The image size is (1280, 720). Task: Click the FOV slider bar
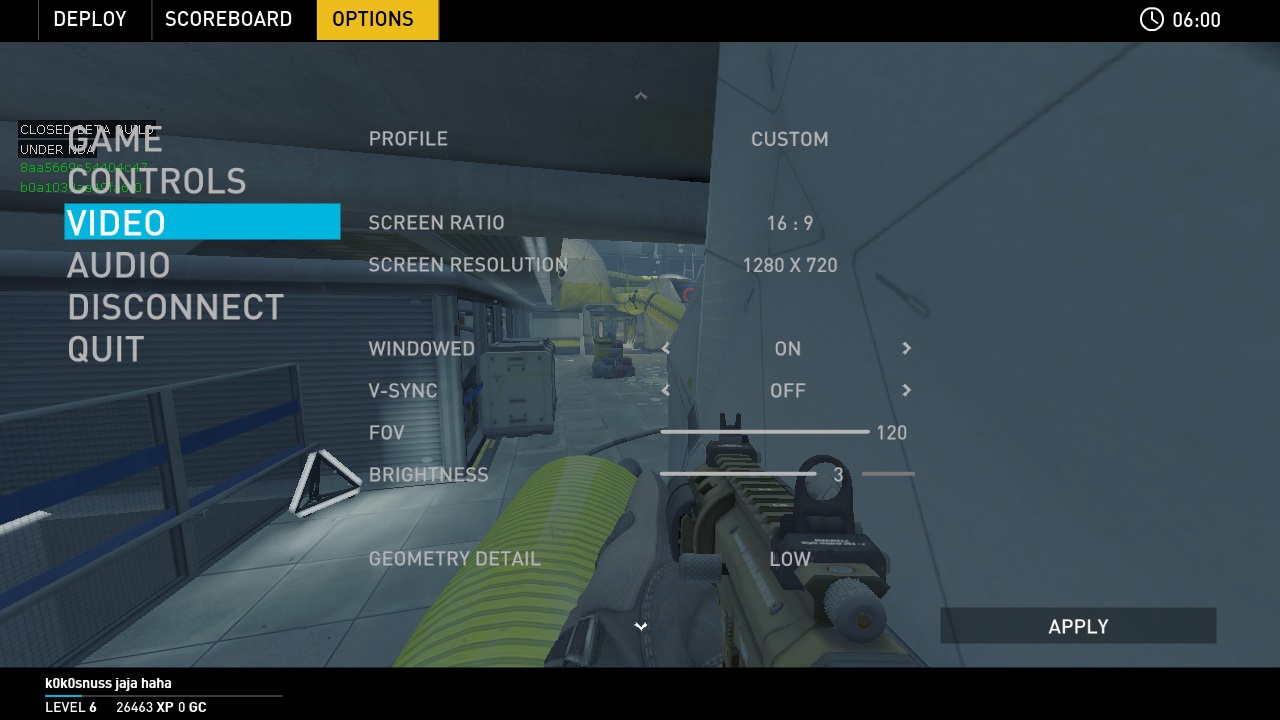(764, 432)
